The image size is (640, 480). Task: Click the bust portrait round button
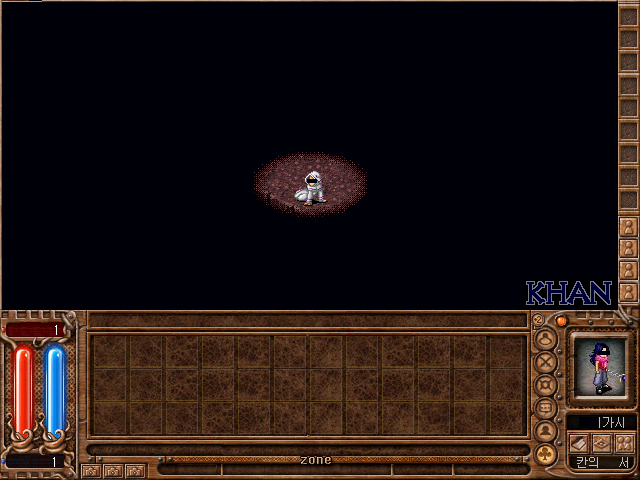pyautogui.click(x=546, y=431)
